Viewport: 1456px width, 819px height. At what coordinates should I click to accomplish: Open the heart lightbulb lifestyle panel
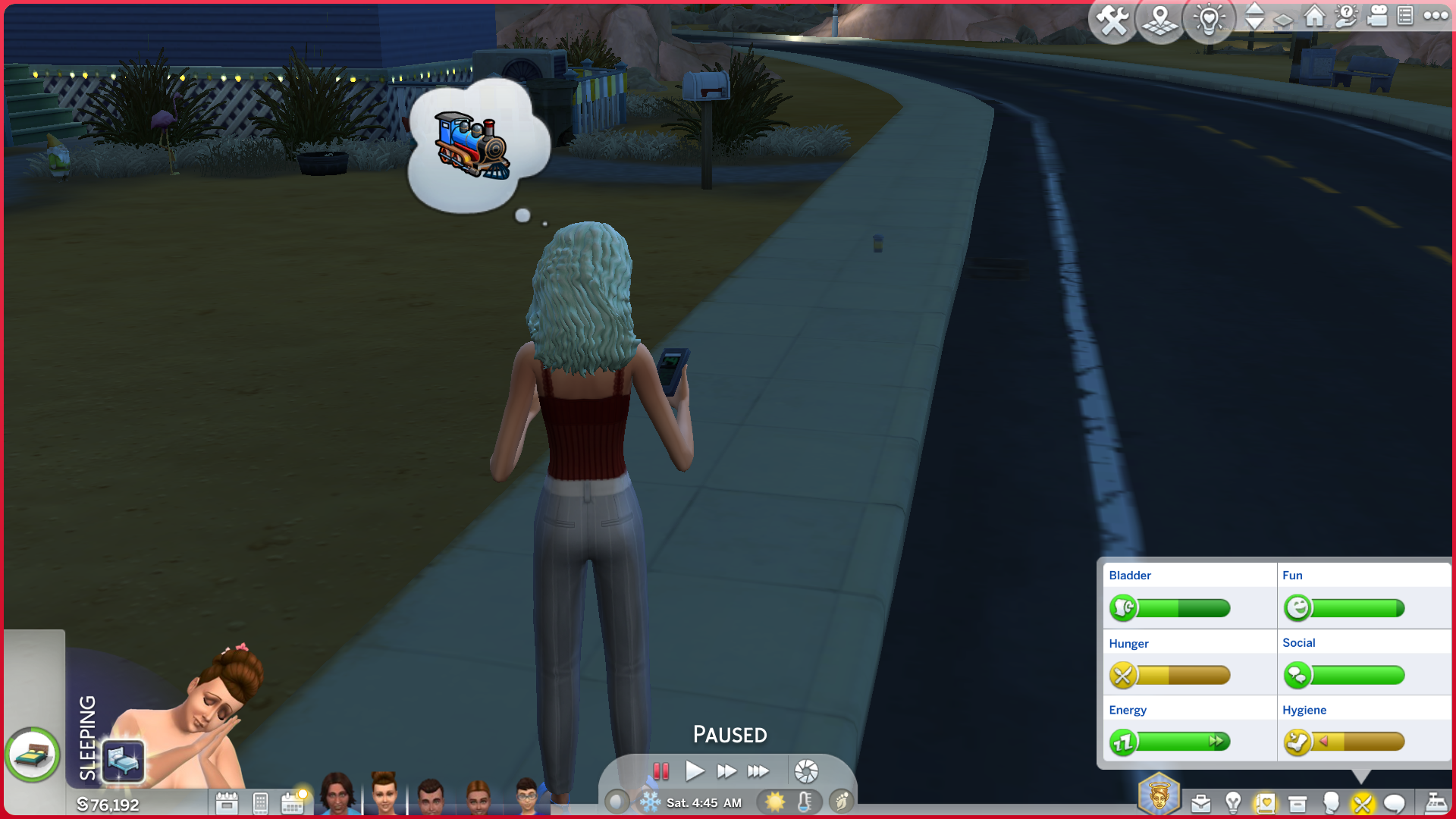tap(1209, 20)
